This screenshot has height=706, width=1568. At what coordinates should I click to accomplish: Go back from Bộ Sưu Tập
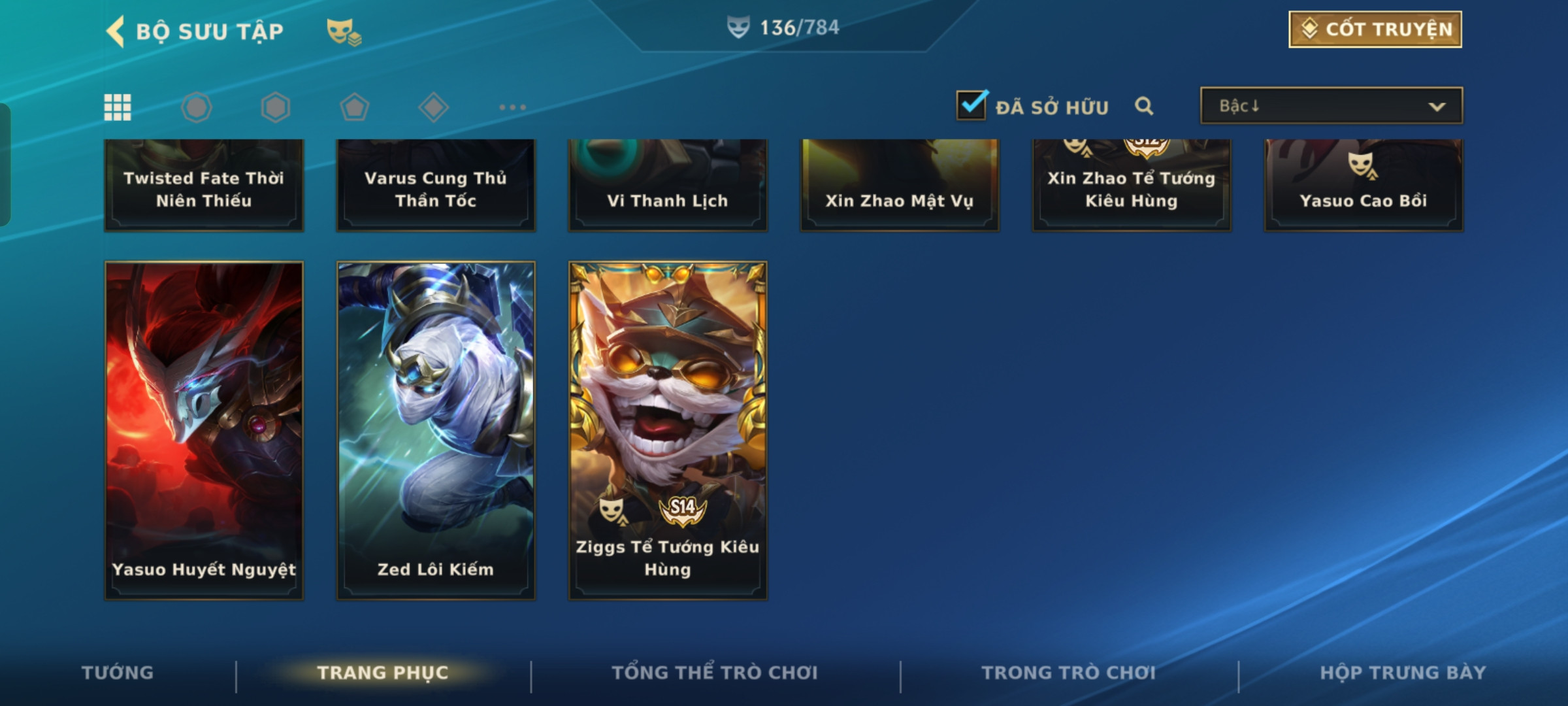click(116, 31)
